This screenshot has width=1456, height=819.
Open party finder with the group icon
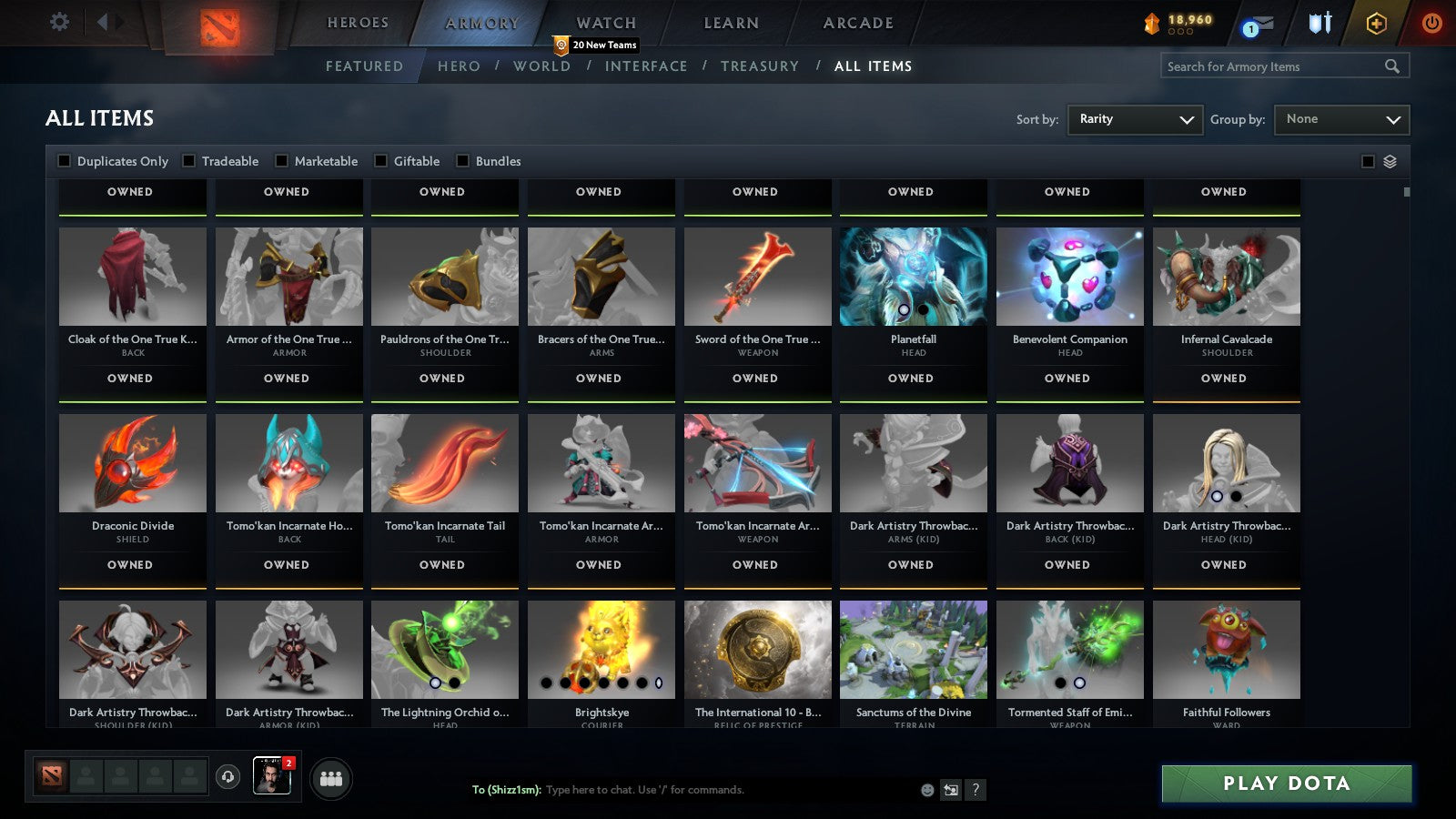(333, 778)
